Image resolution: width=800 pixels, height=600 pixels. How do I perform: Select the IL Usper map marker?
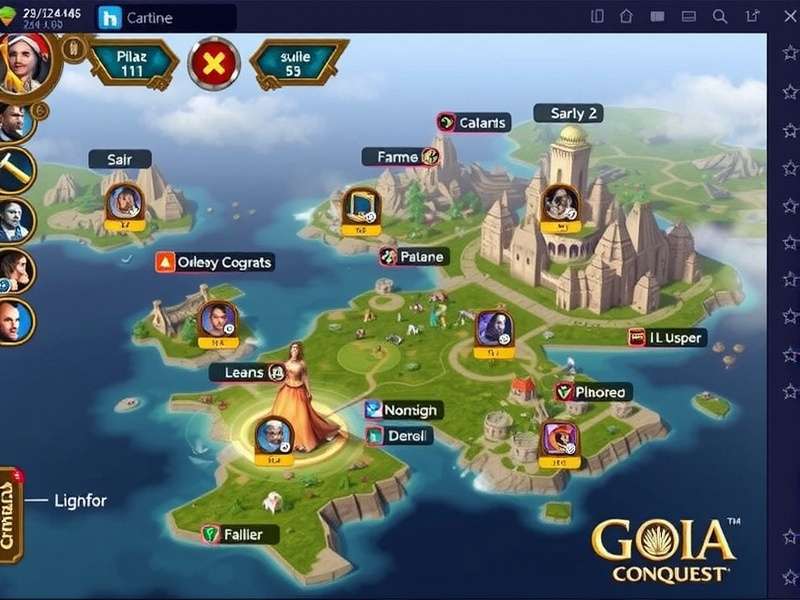point(667,338)
